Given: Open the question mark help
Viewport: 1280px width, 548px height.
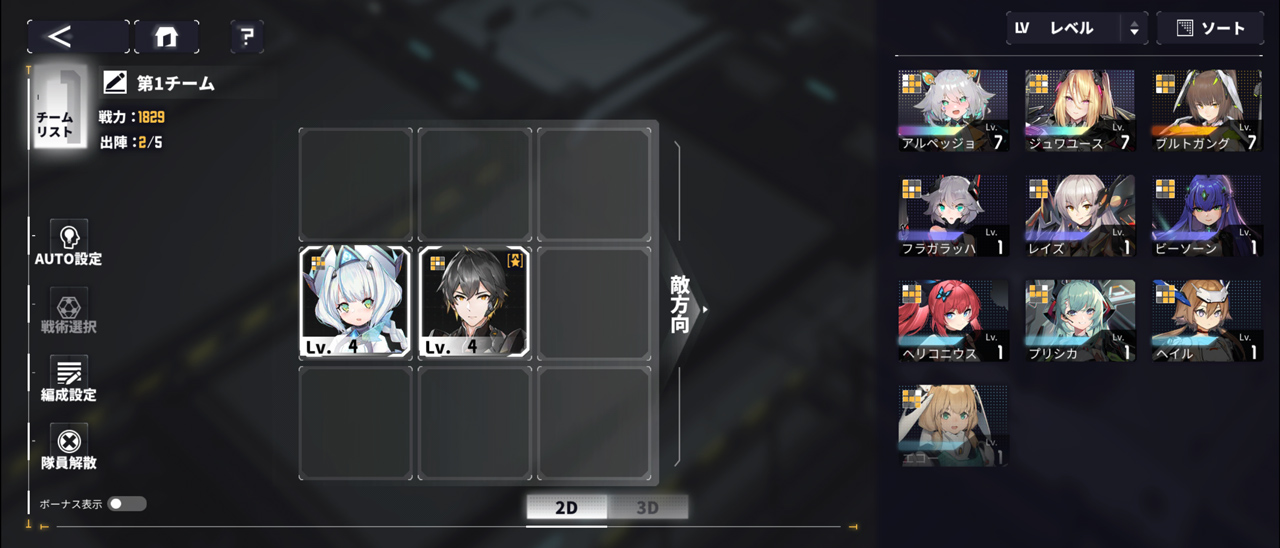Looking at the screenshot, I should [x=247, y=37].
